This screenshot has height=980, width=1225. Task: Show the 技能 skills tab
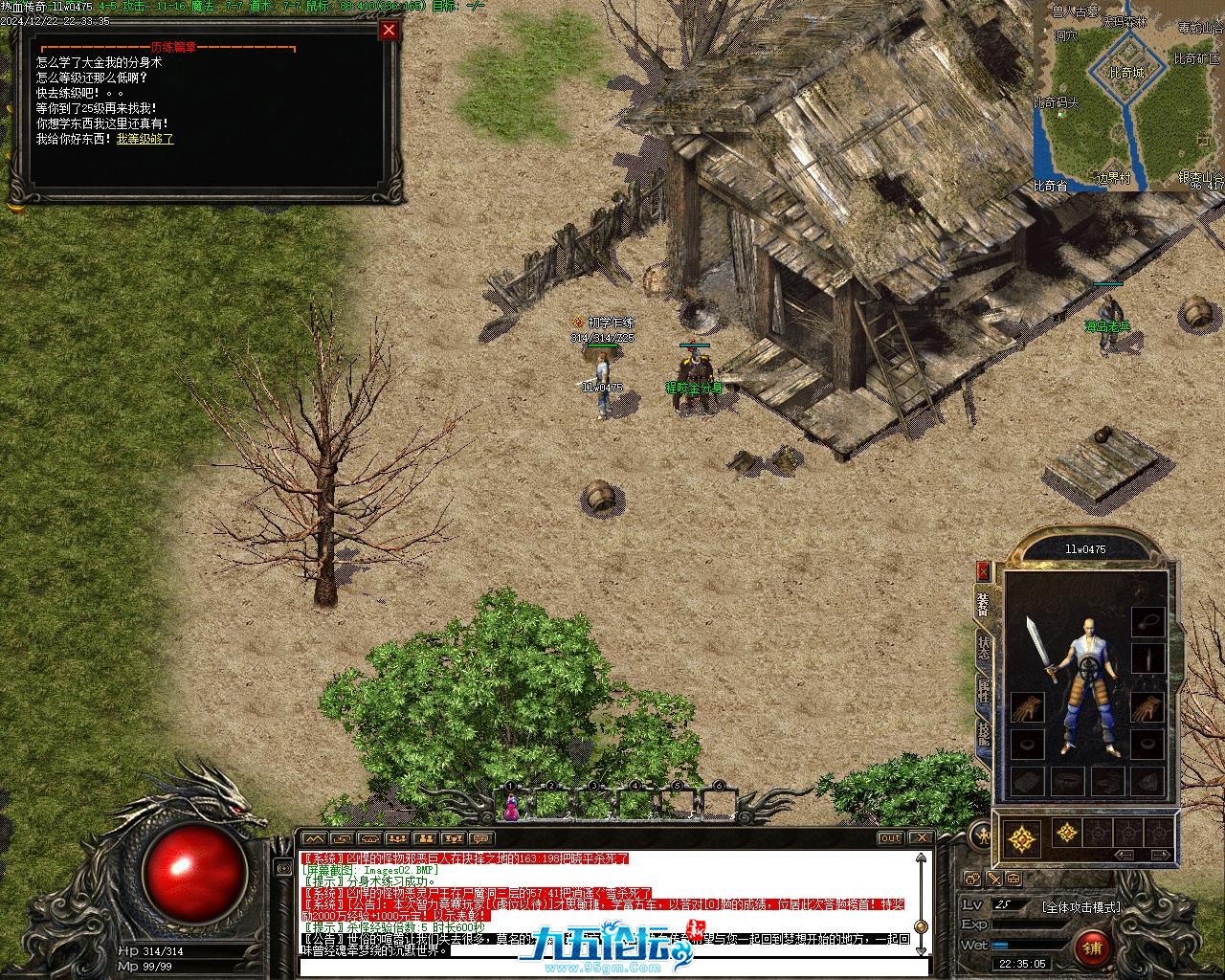click(983, 735)
